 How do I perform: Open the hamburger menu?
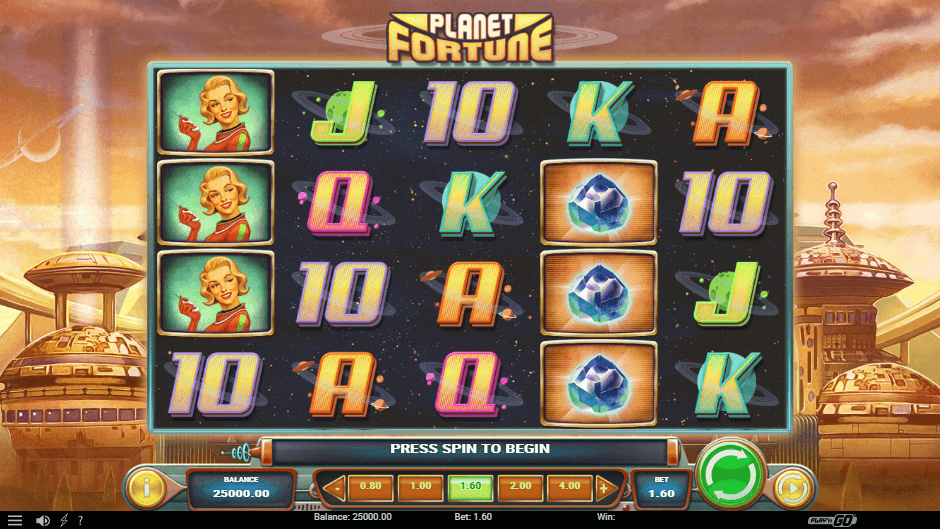(15, 521)
